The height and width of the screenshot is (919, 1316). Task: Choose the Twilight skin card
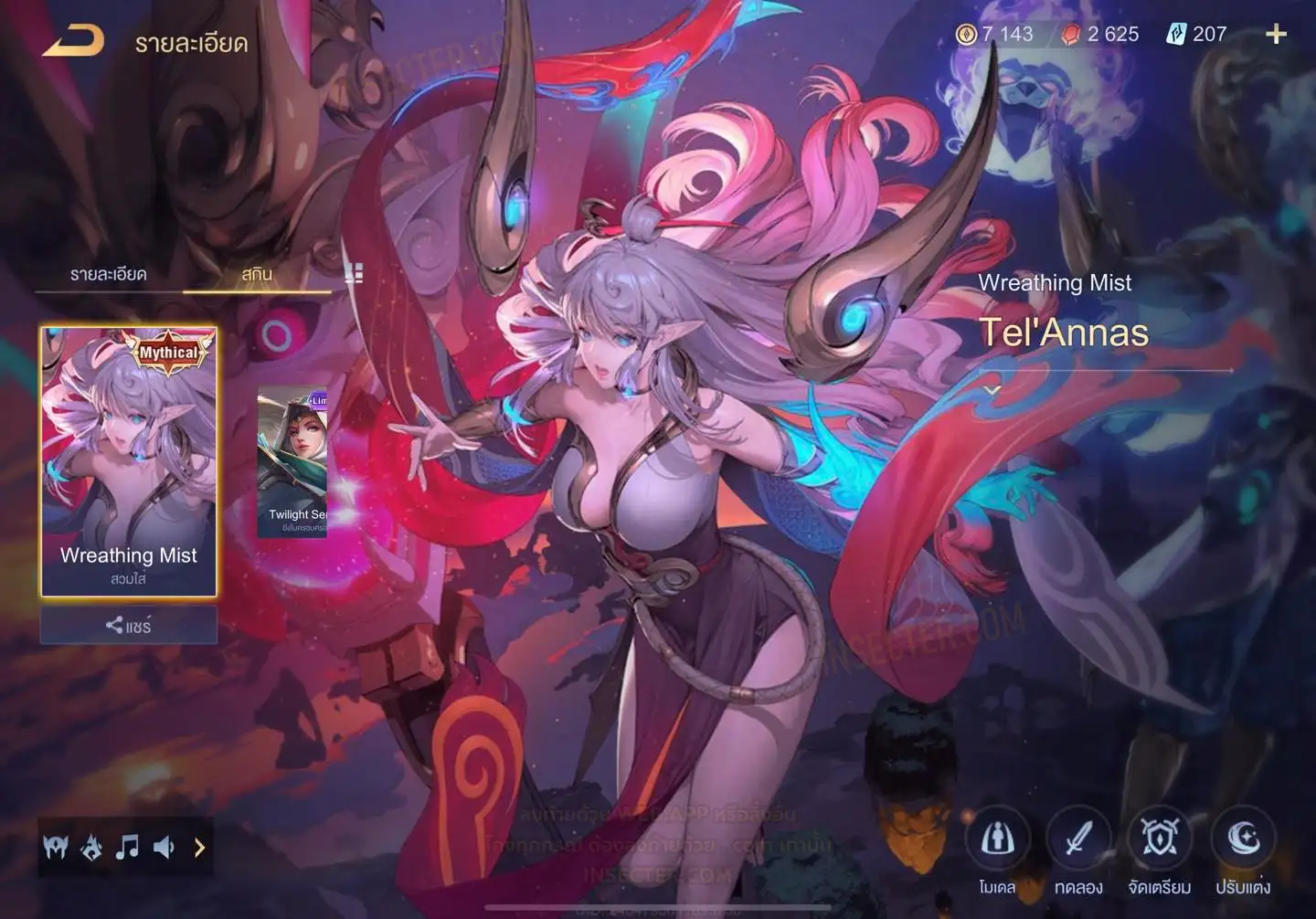(292, 461)
